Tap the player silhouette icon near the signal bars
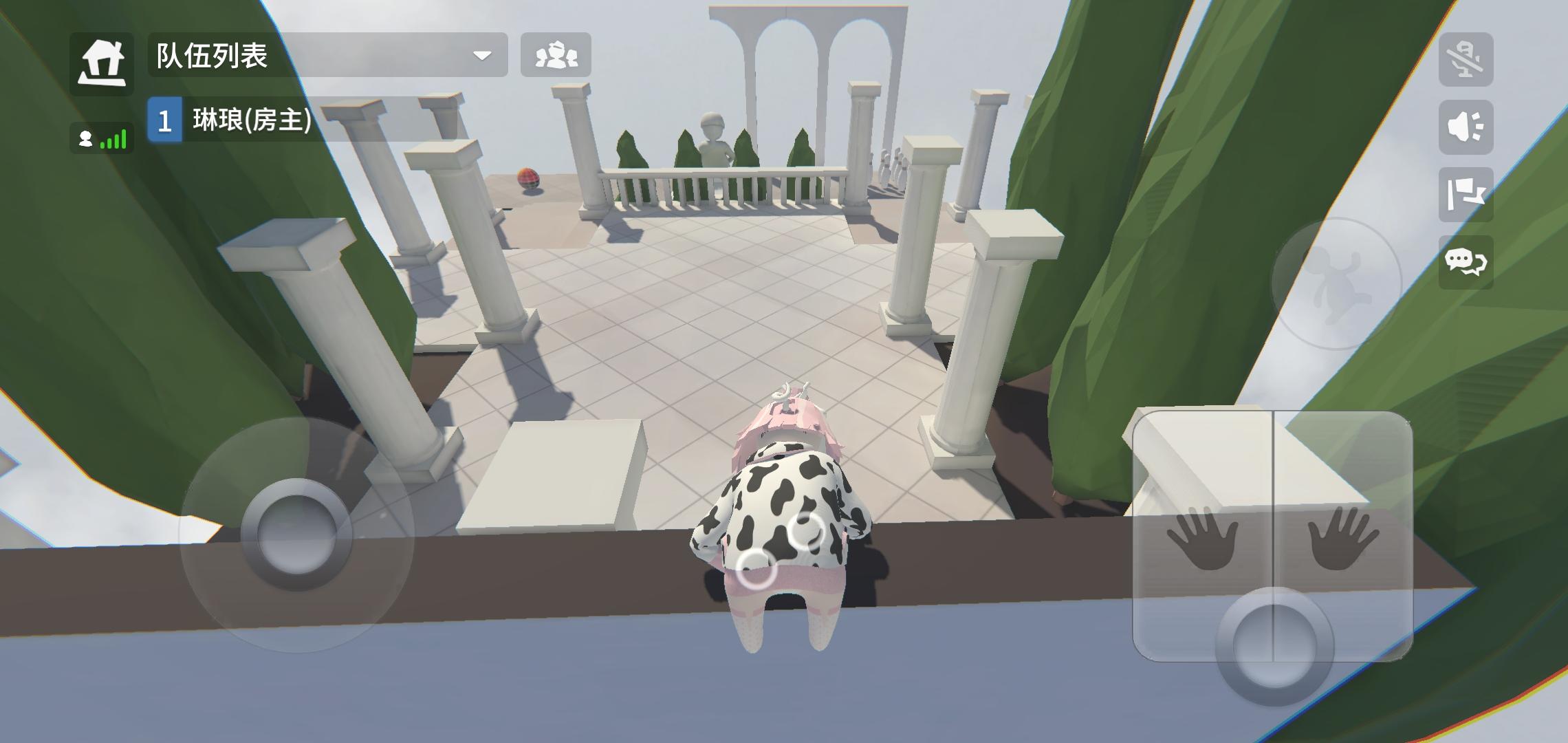The width and height of the screenshot is (1568, 743). (x=85, y=139)
